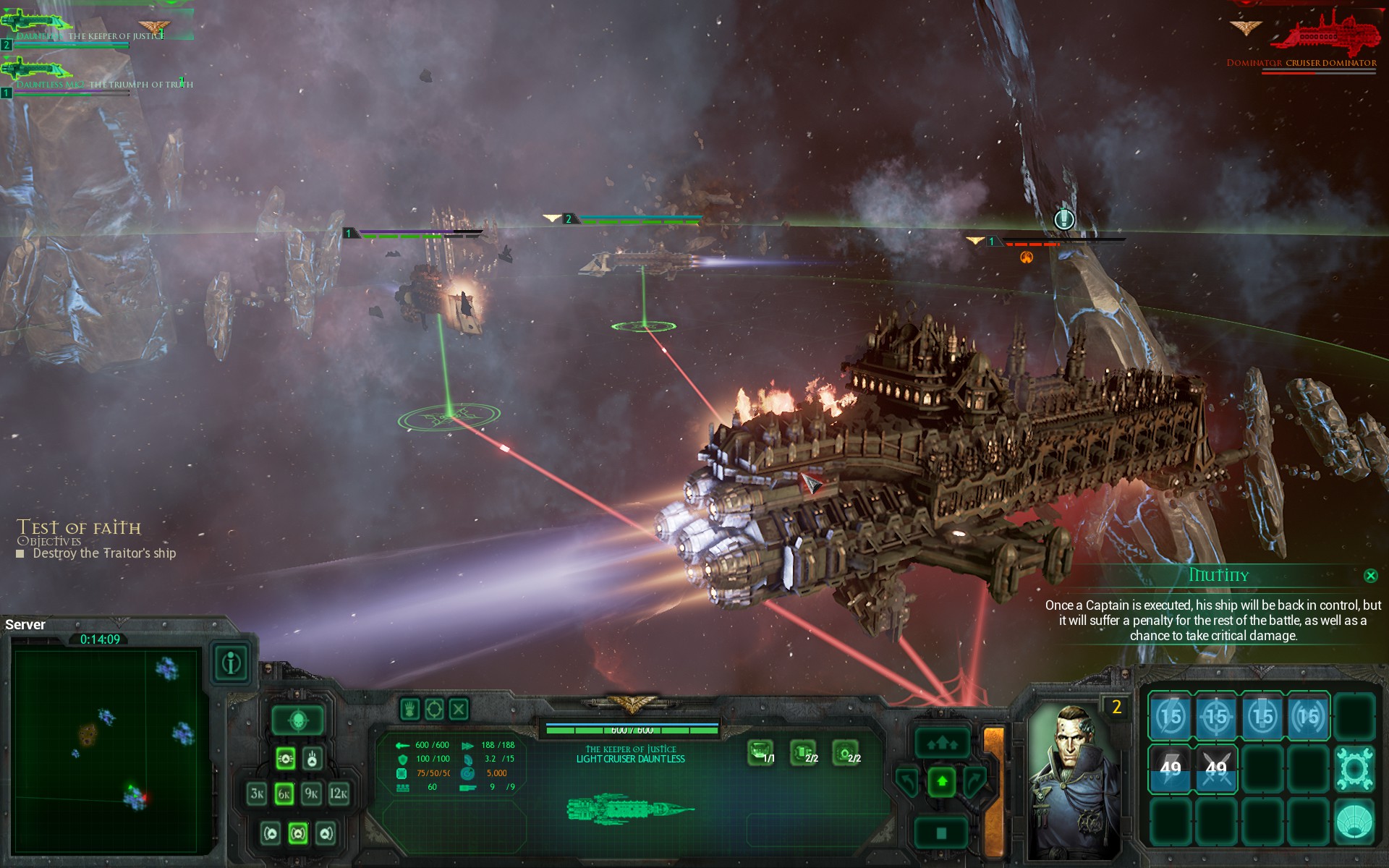Choose the 9K engagement range
This screenshot has width=1389, height=868.
(312, 793)
